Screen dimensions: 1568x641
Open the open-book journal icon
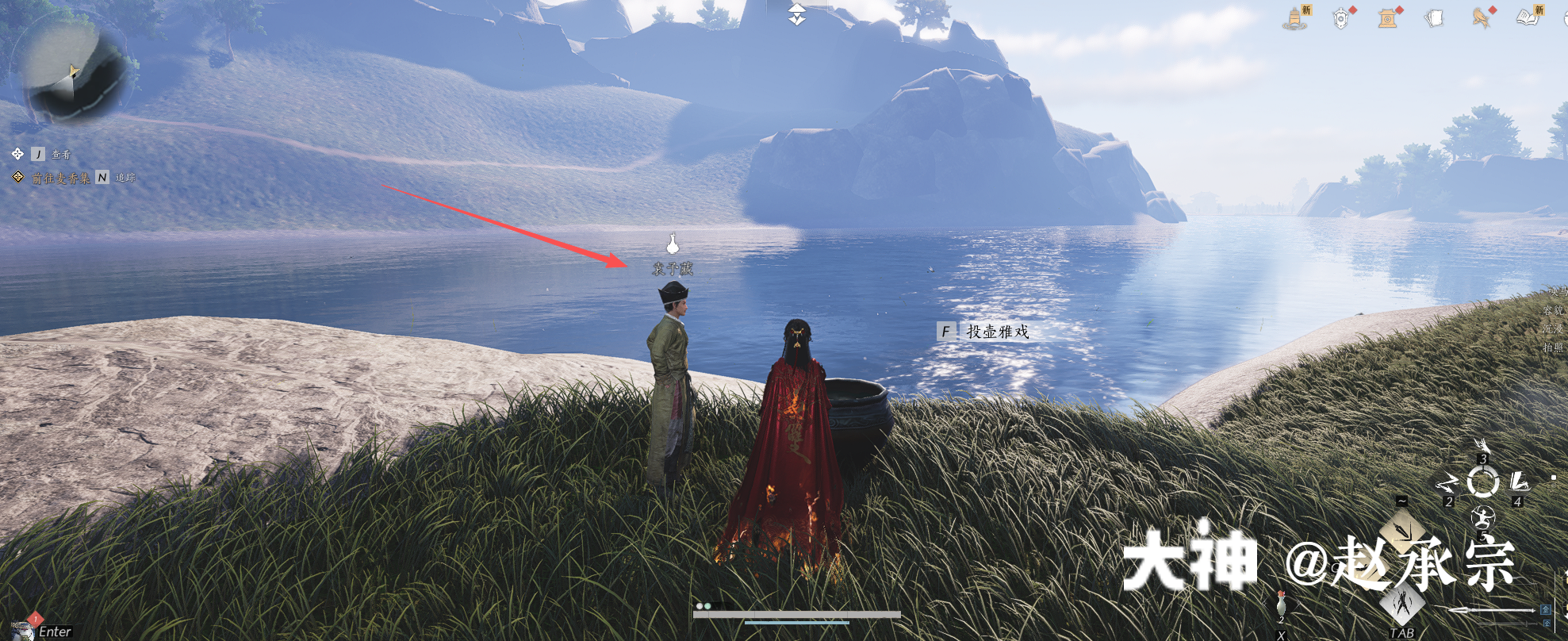click(x=1528, y=17)
